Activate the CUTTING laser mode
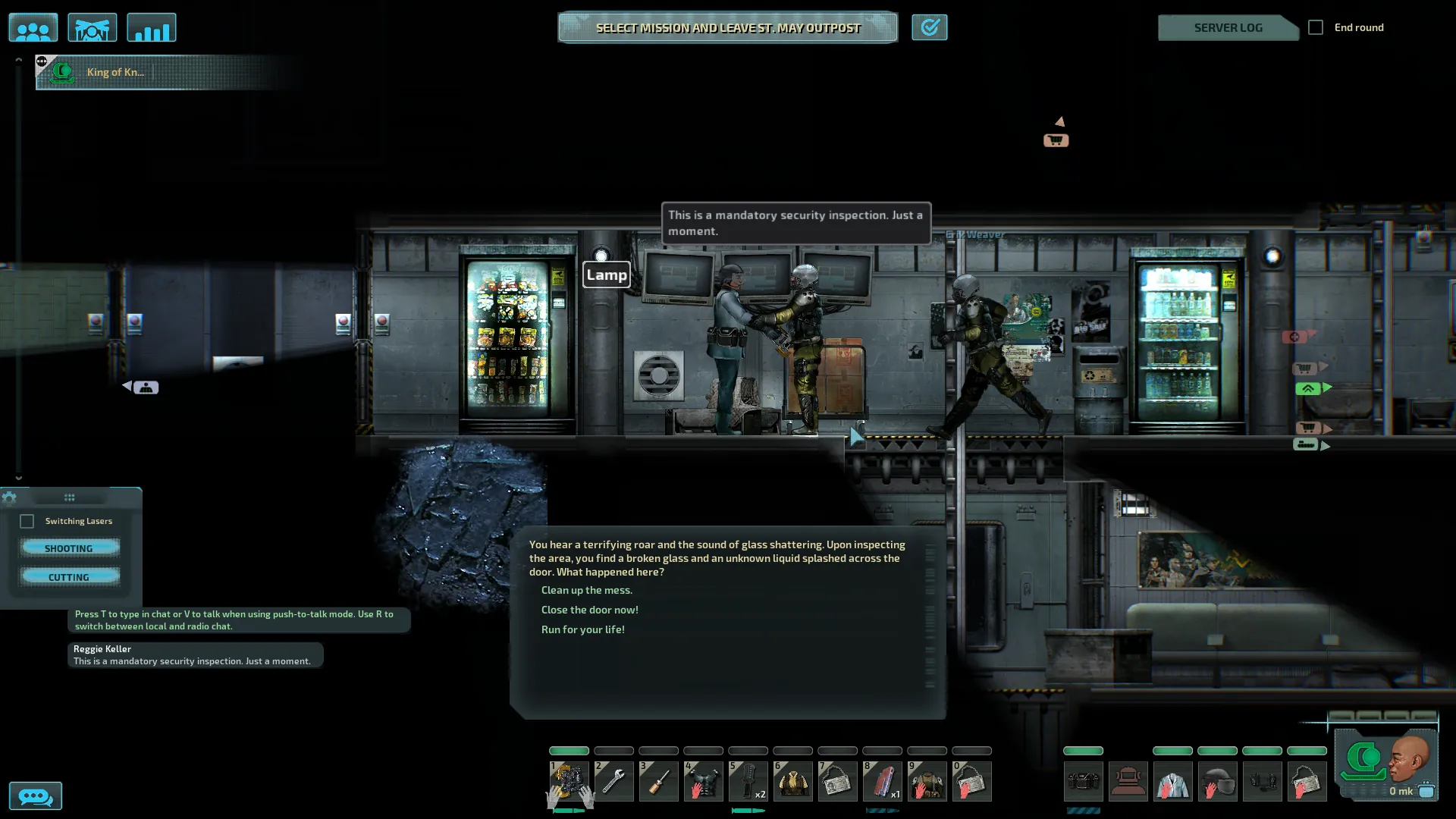The width and height of the screenshot is (1456, 819). (x=69, y=576)
